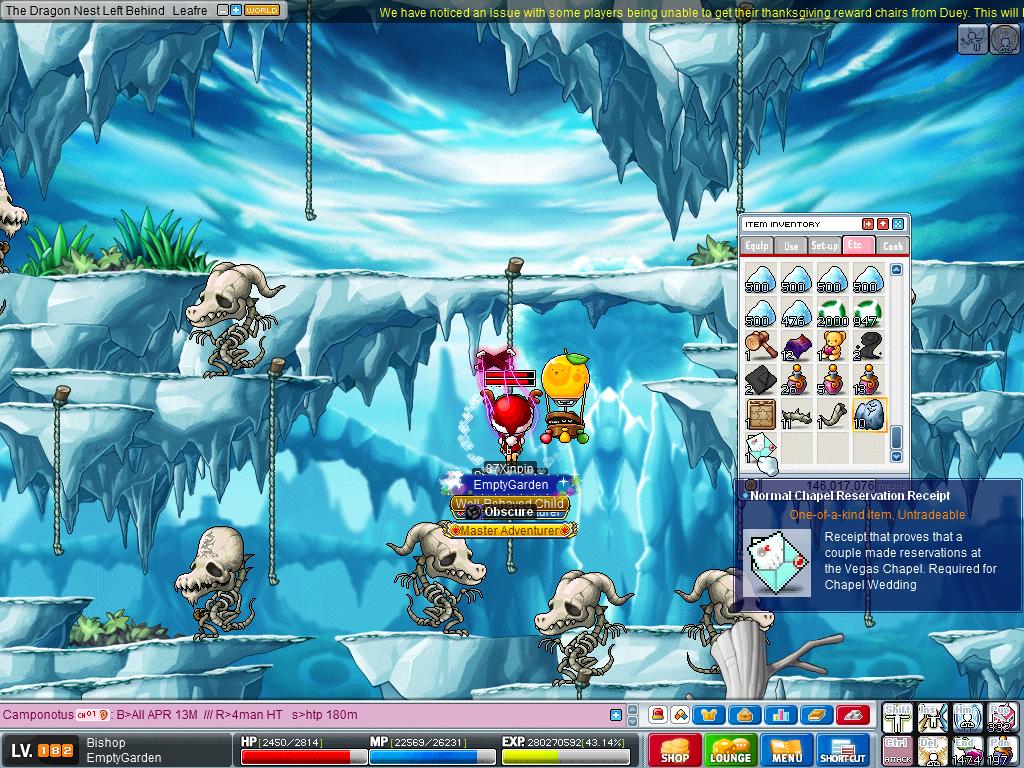Select the wooden mallet item slot
This screenshot has width=1024, height=768.
pos(761,346)
